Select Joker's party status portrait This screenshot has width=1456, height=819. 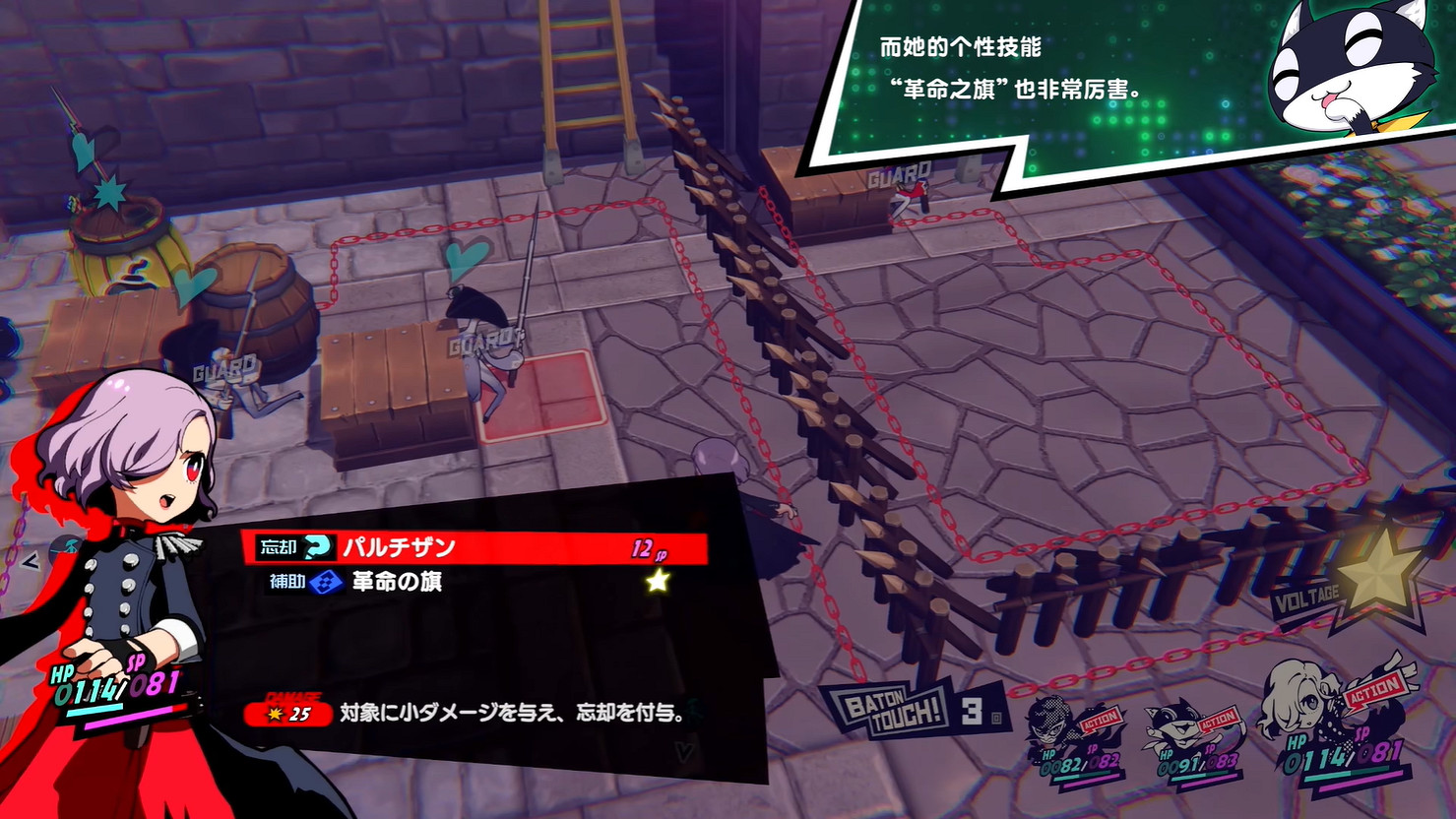pyautogui.click(x=1047, y=730)
